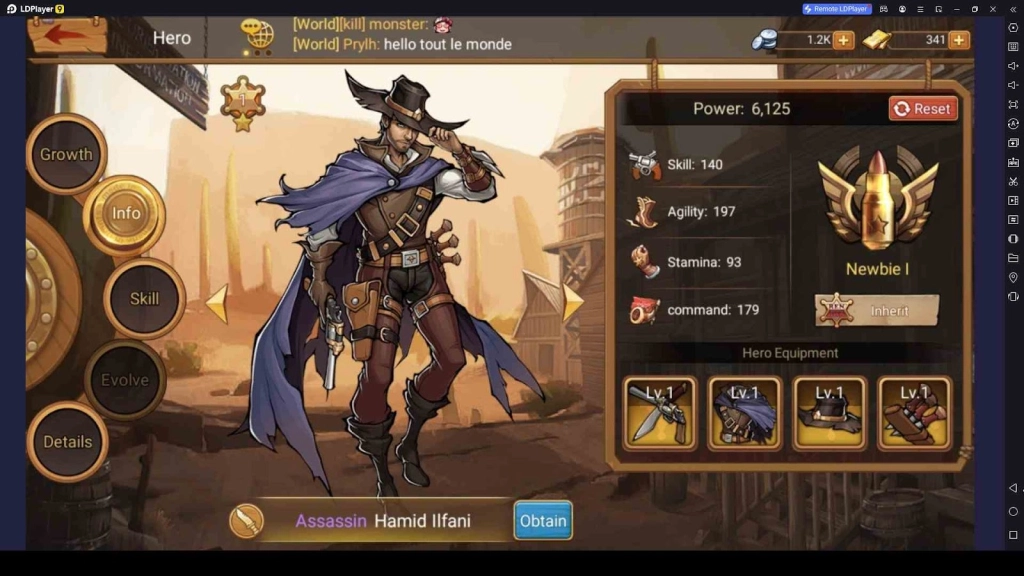Select the Evolve tab
This screenshot has height=576, width=1024.
[x=124, y=380]
